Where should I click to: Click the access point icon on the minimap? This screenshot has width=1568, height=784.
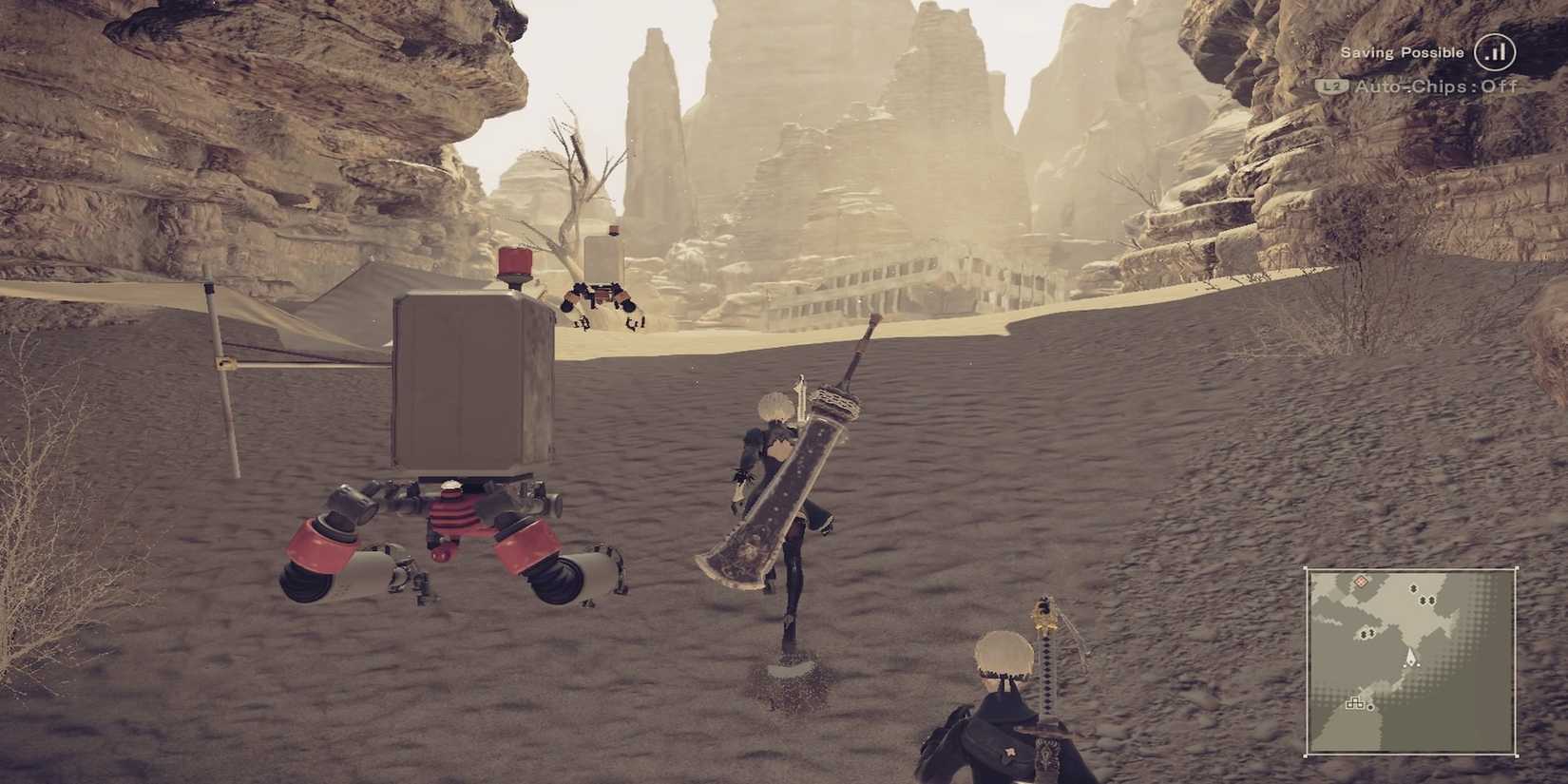coord(1355,702)
